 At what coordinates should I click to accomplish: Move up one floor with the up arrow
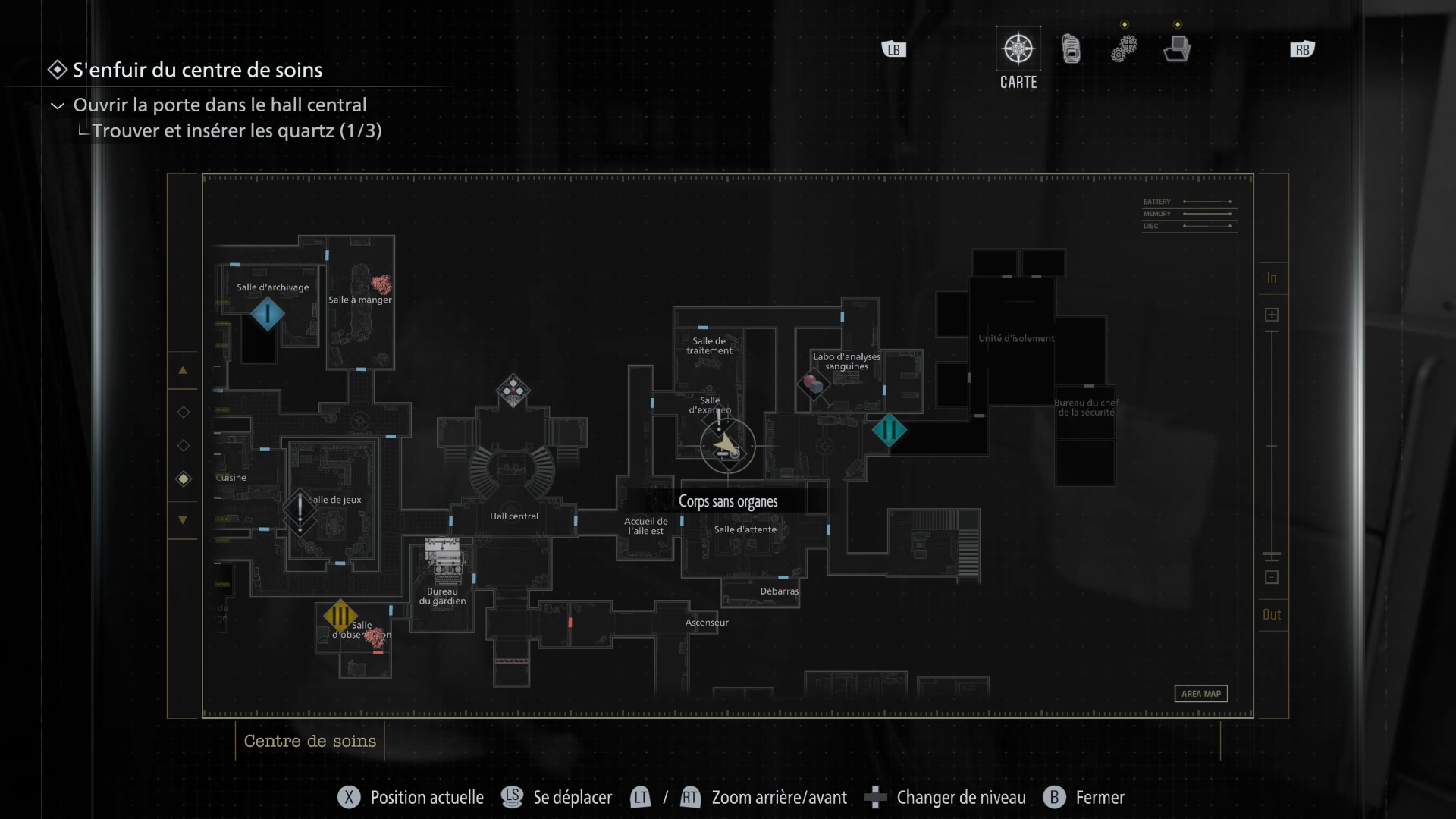183,371
